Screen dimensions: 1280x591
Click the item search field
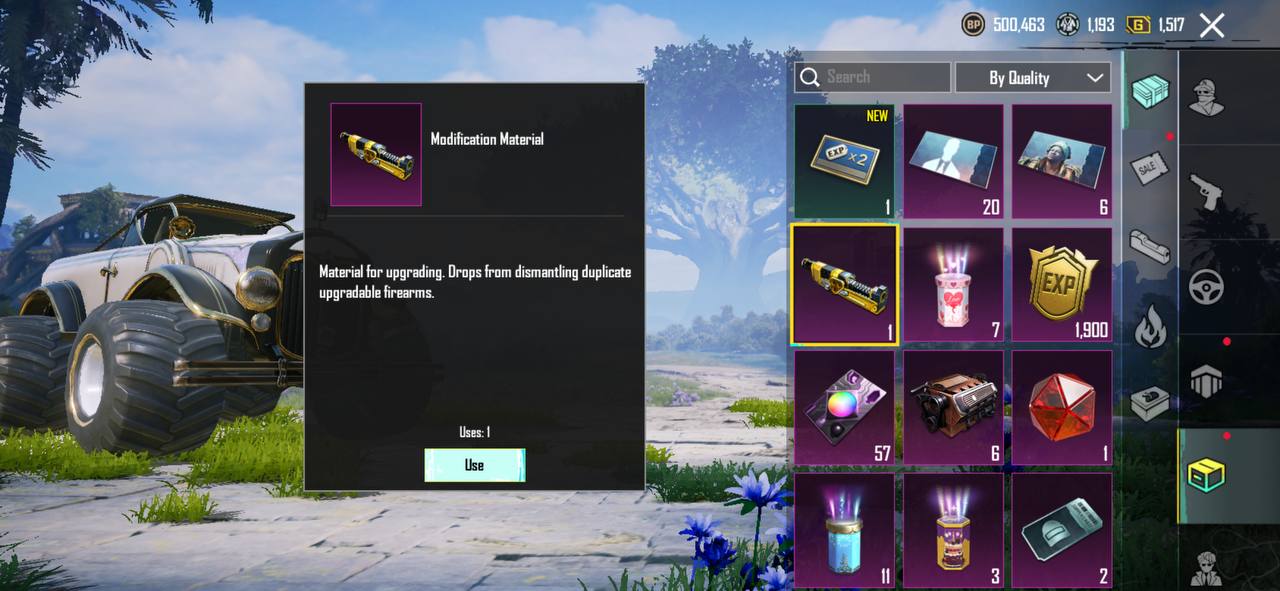pos(872,77)
